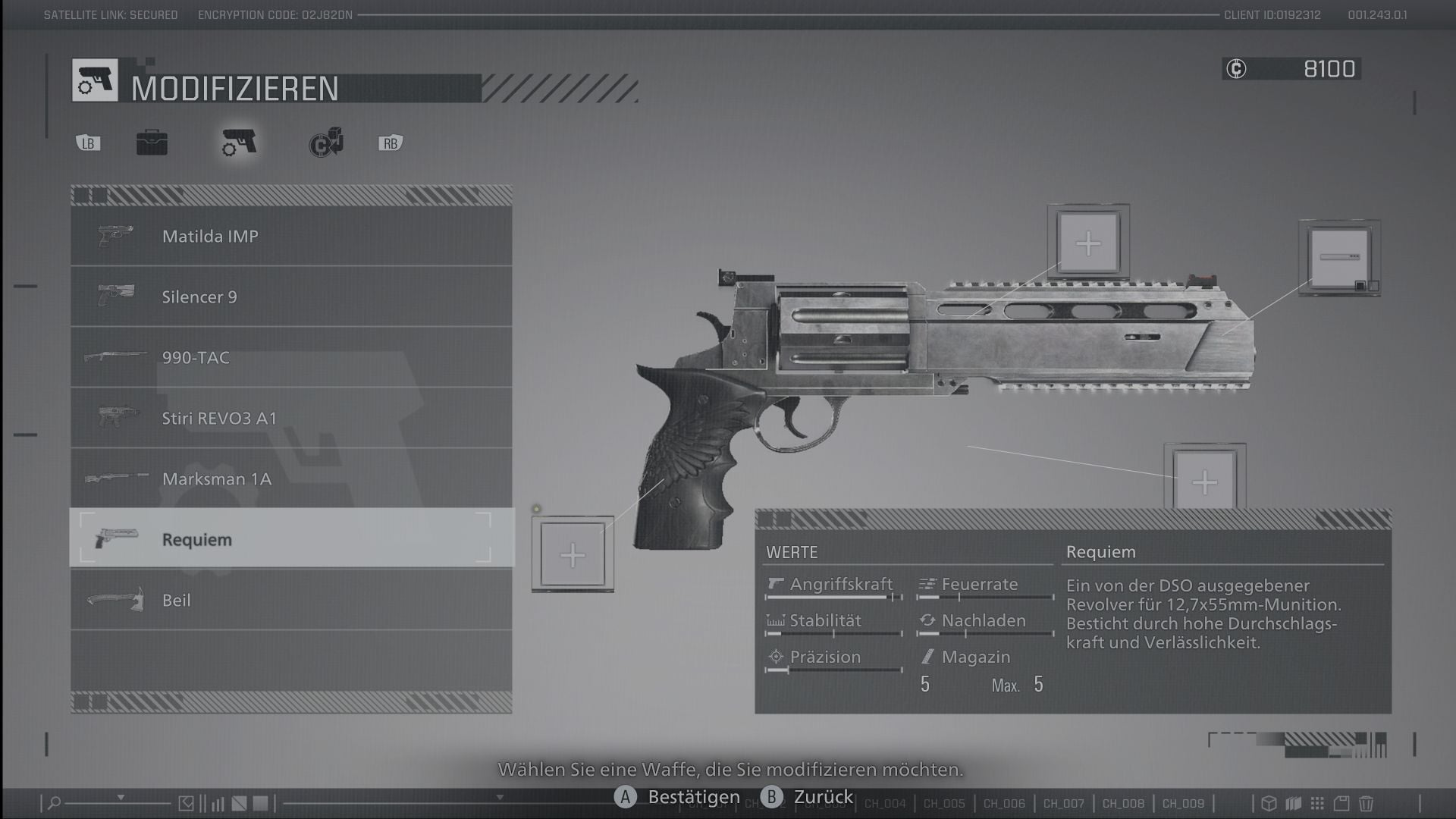Viewport: 1456px width, 819px height.
Task: Choose the Beil hatchet entry
Action: tap(291, 600)
